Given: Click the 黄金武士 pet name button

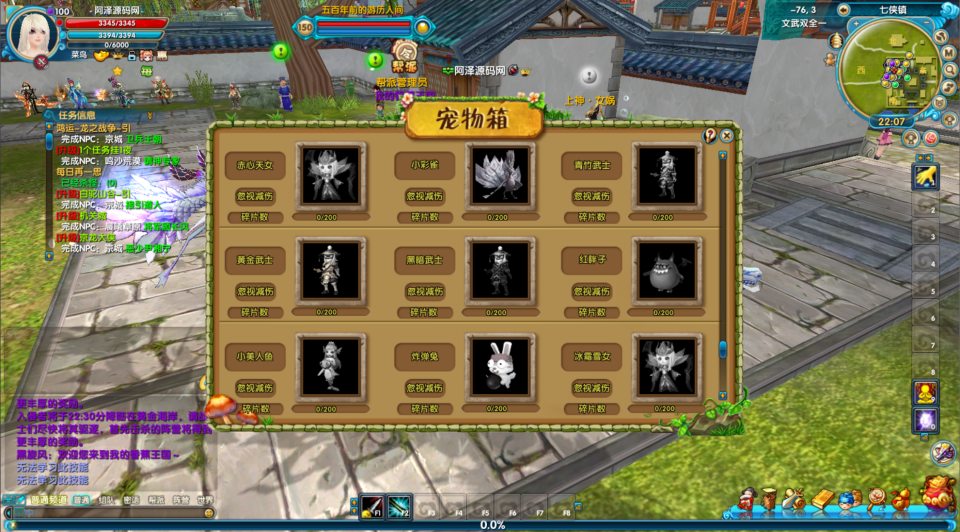Looking at the screenshot, I should click(x=254, y=260).
